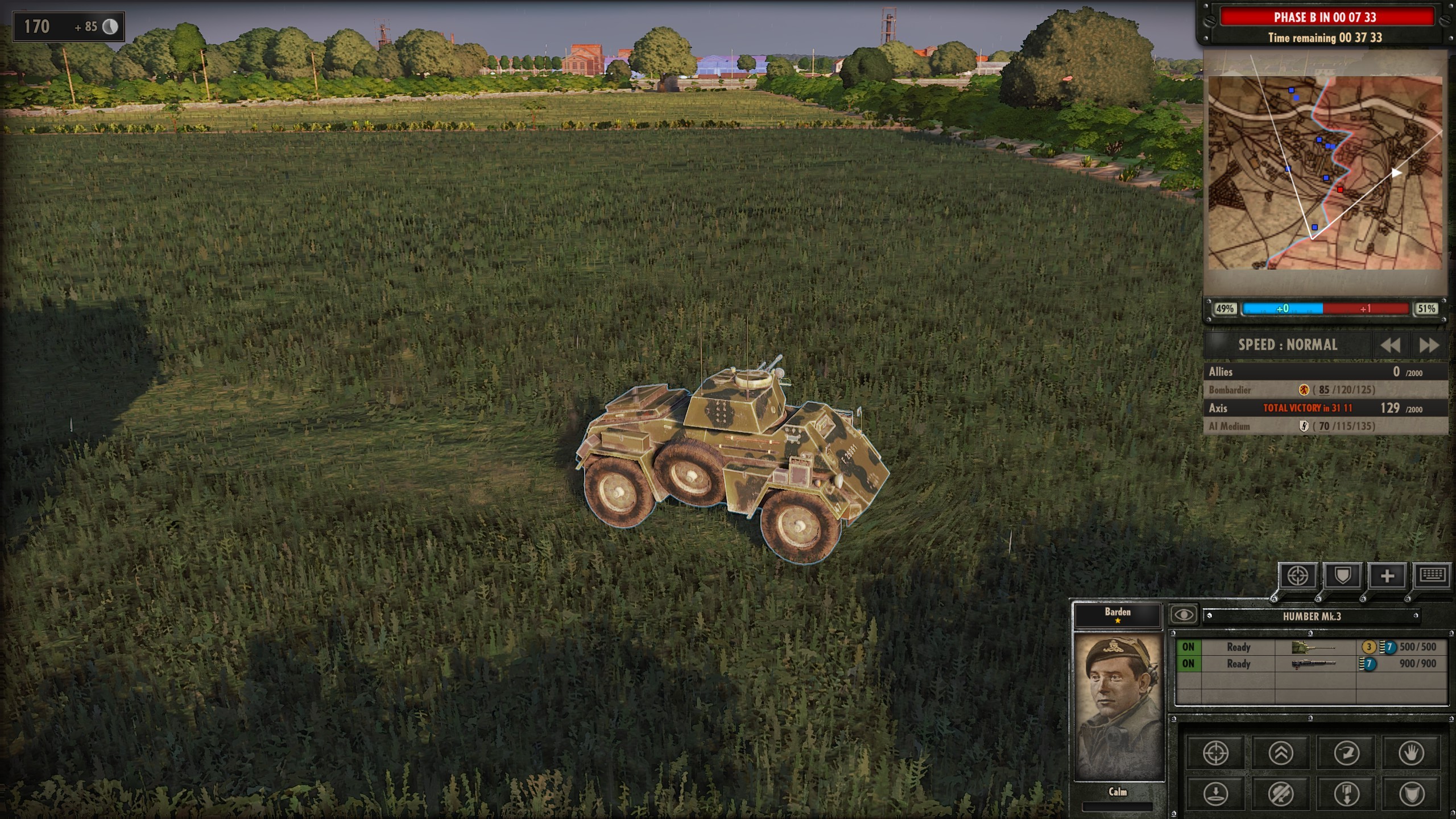Viewport: 1456px width, 819px height.
Task: Enable the shield defensive order
Action: [x=1411, y=793]
